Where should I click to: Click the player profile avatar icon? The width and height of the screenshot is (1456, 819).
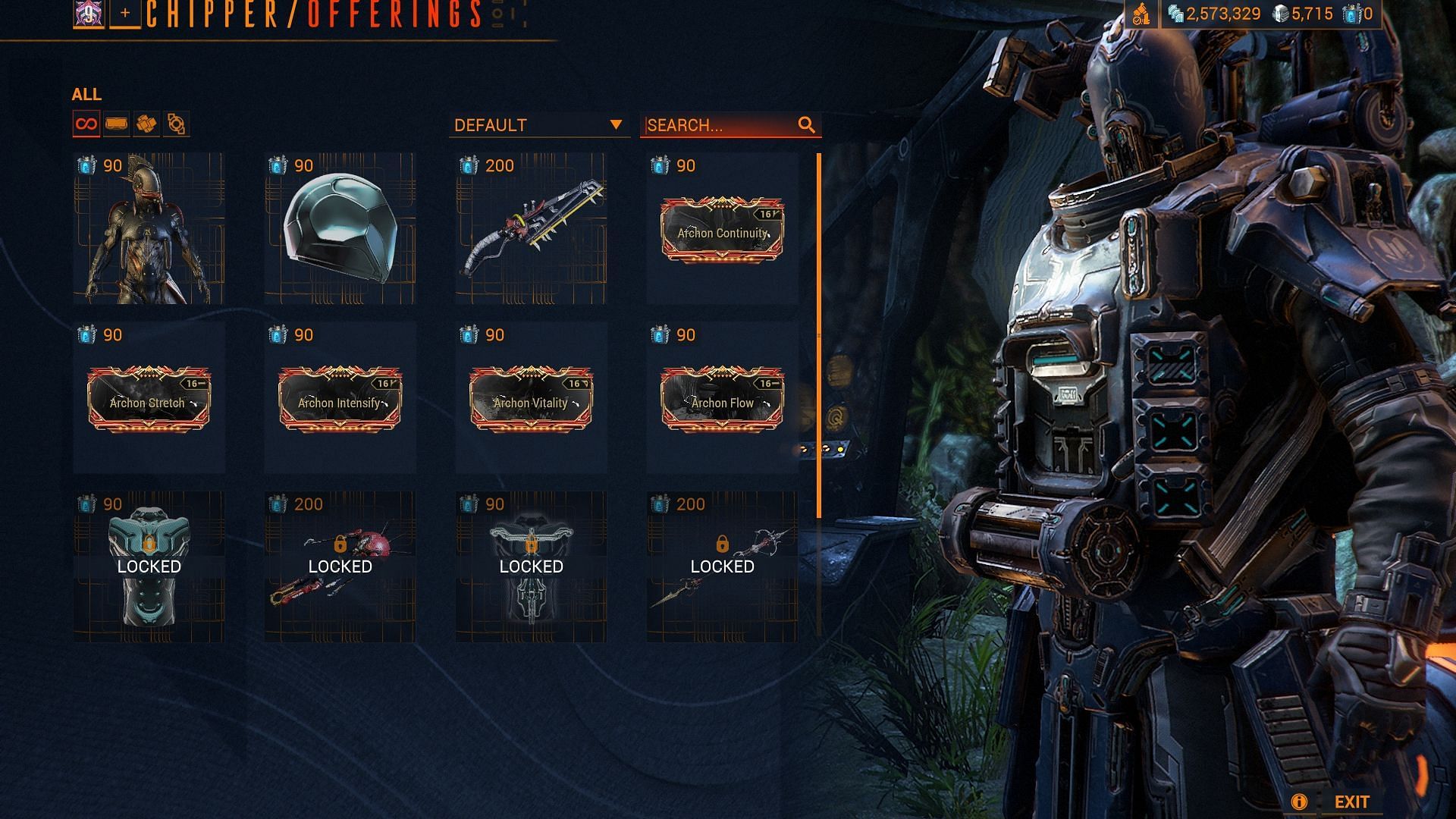click(89, 14)
